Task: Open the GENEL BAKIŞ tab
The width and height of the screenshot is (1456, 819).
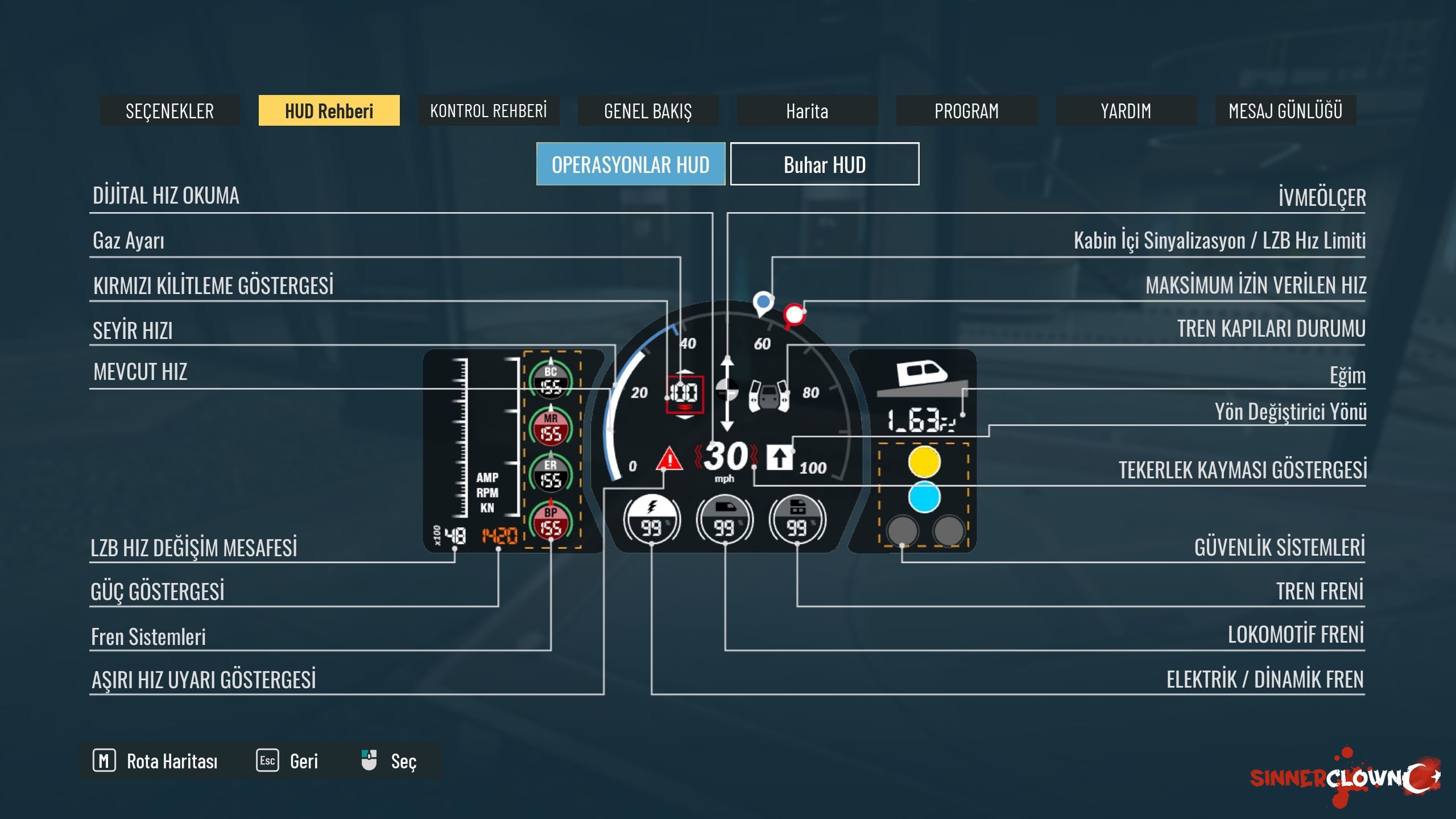Action: tap(648, 110)
